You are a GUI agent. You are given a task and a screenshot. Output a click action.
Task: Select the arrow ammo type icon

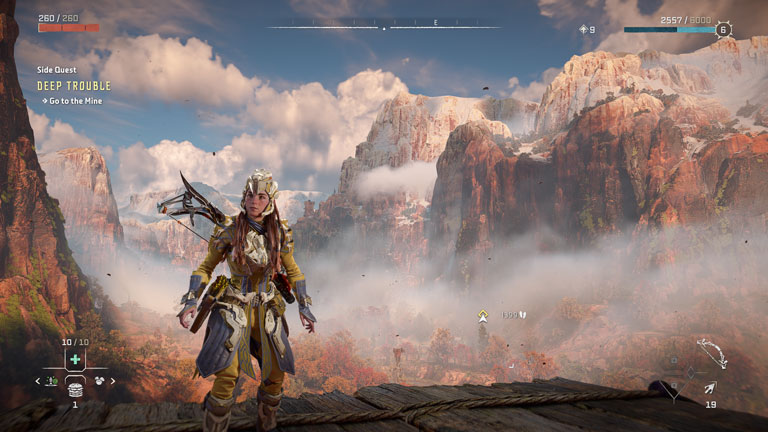click(x=710, y=387)
